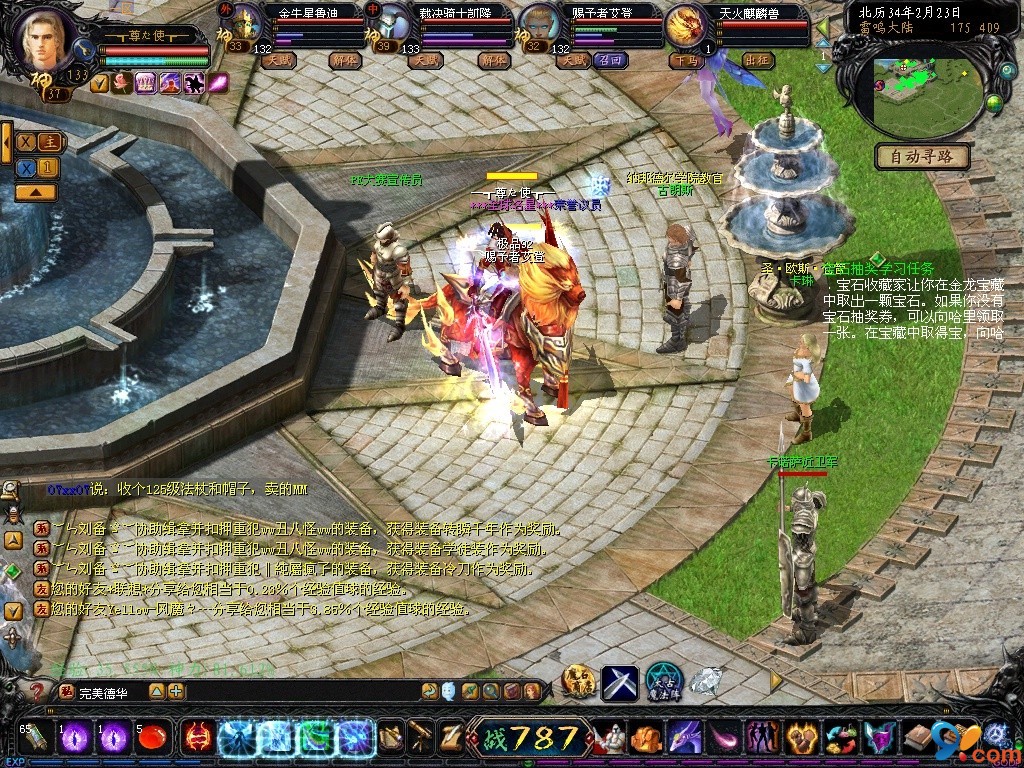Click the blue X button
The image size is (1024, 768).
[x=27, y=167]
